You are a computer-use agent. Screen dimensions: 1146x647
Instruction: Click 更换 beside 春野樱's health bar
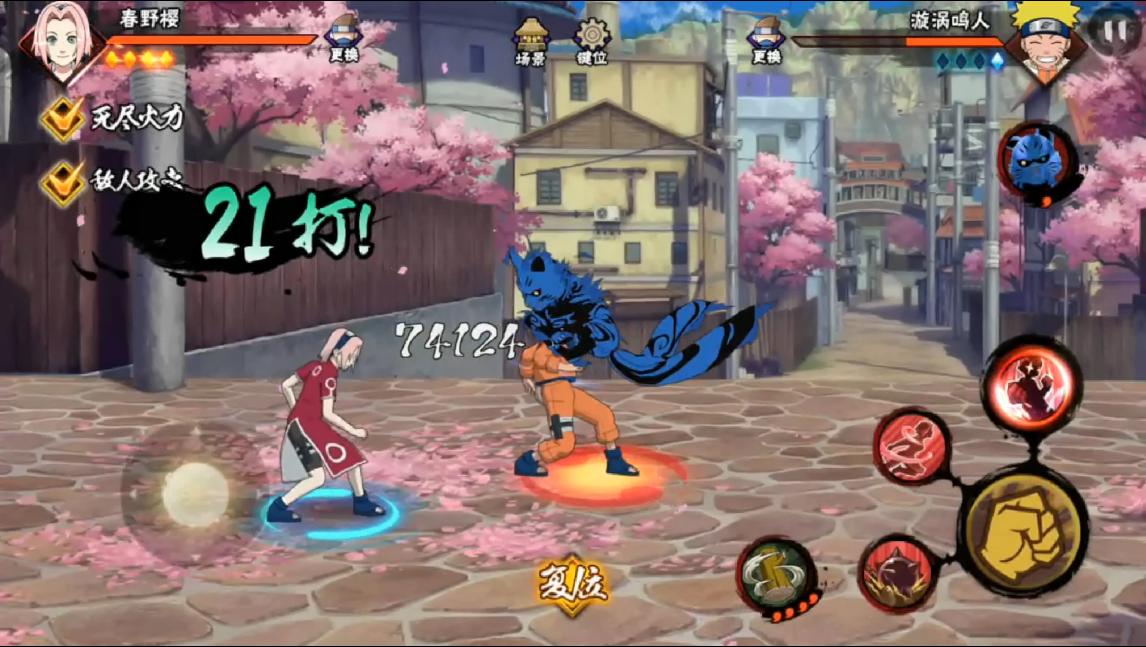click(x=343, y=38)
